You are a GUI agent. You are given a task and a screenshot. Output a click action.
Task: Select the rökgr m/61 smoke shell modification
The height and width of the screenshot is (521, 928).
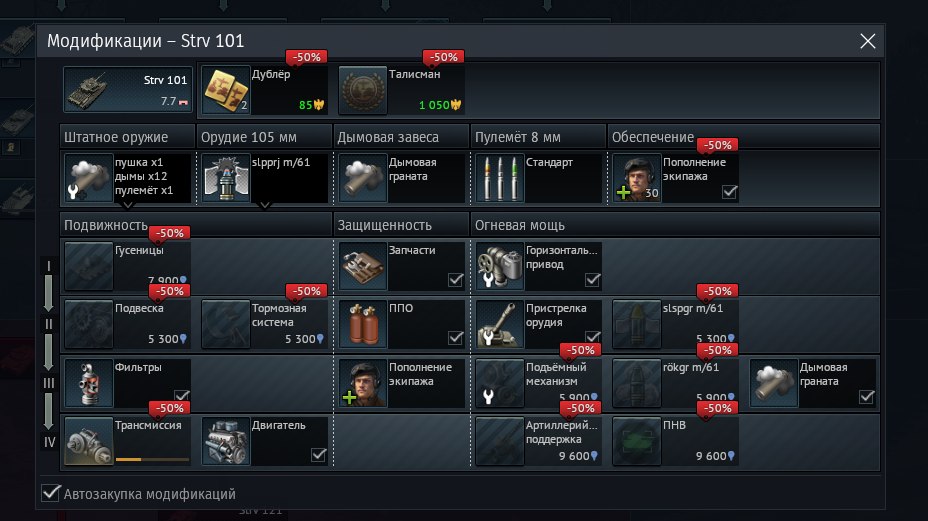tap(675, 382)
